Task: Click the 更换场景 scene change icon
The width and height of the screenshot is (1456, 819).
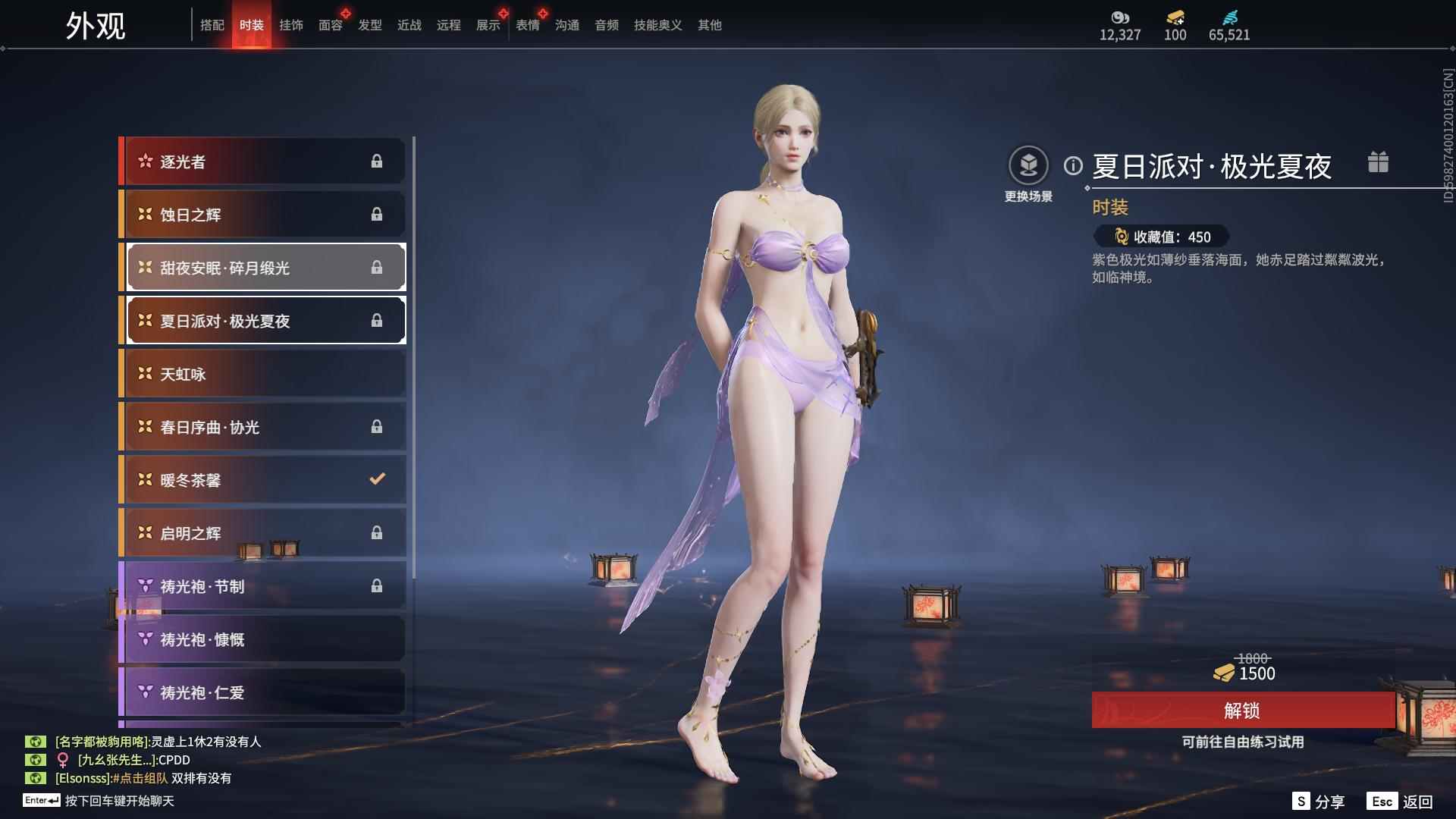Action: (x=1028, y=165)
